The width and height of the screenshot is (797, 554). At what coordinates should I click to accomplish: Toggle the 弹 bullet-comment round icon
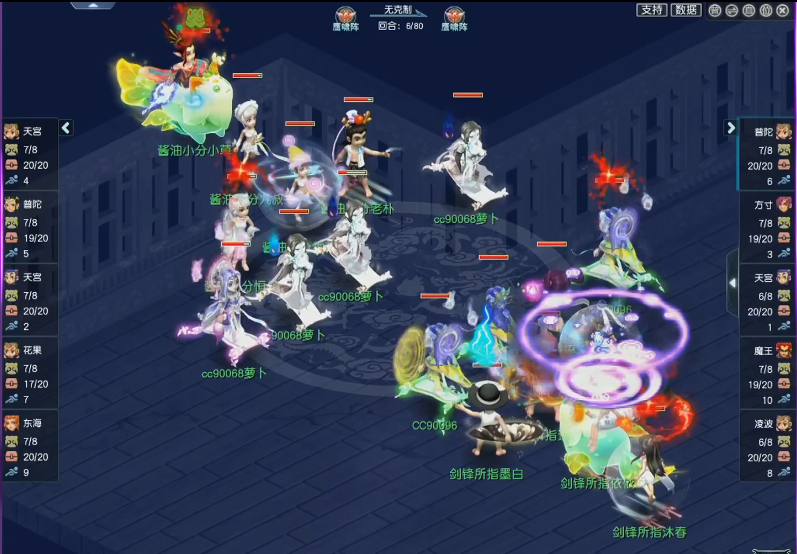coord(715,11)
